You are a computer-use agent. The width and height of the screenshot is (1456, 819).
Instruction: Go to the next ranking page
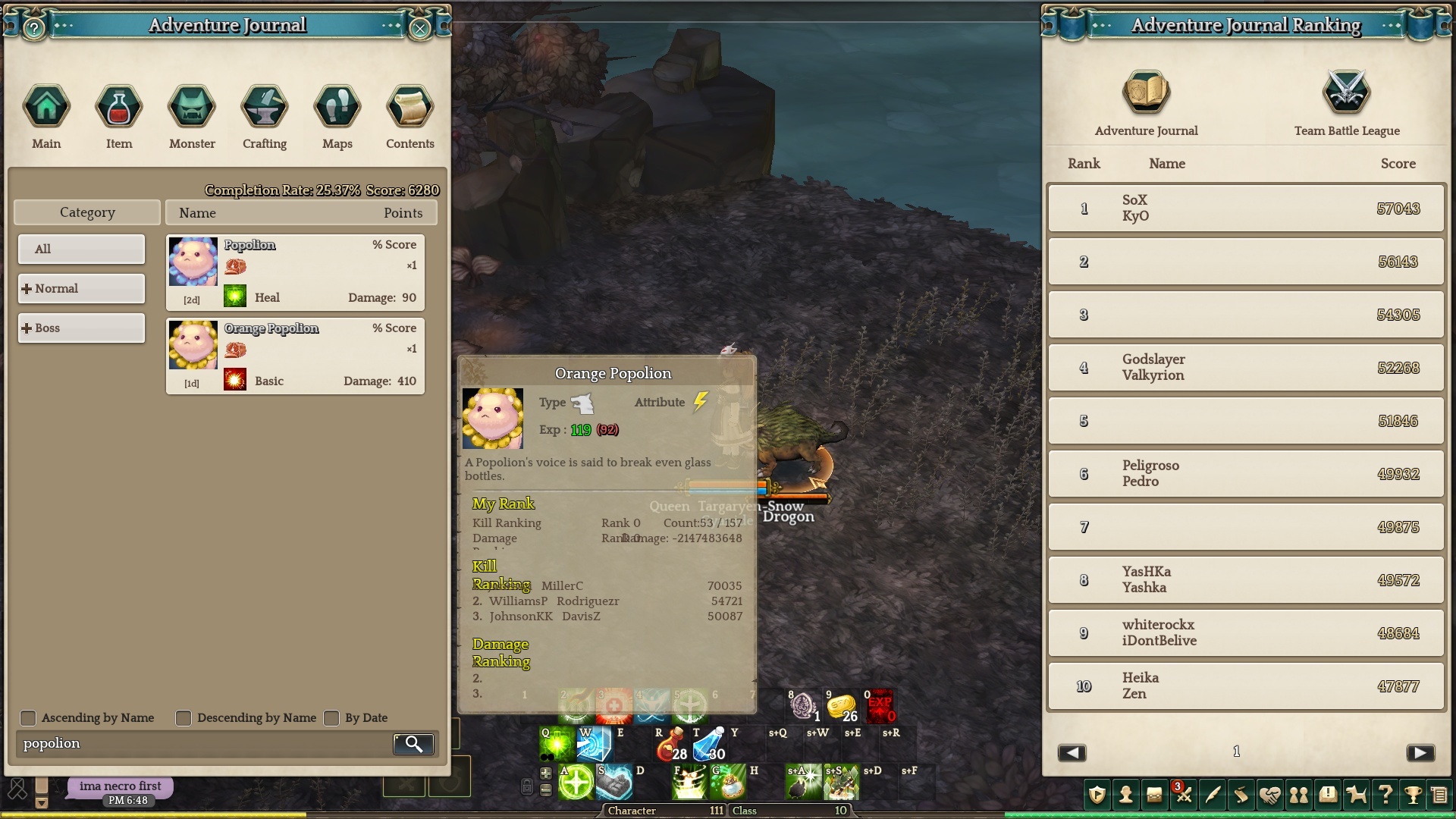pyautogui.click(x=1420, y=752)
